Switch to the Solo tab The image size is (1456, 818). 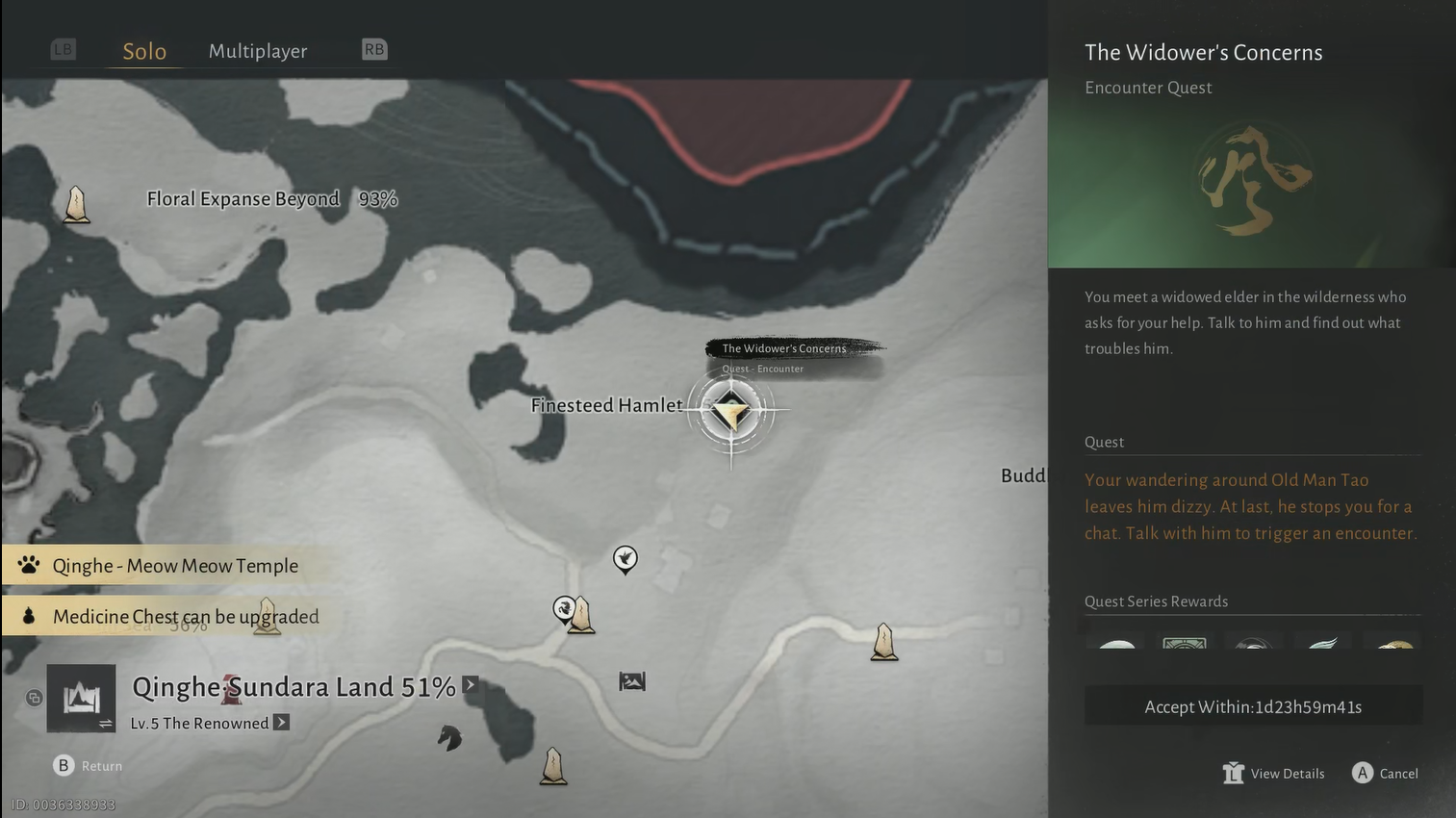click(x=144, y=51)
